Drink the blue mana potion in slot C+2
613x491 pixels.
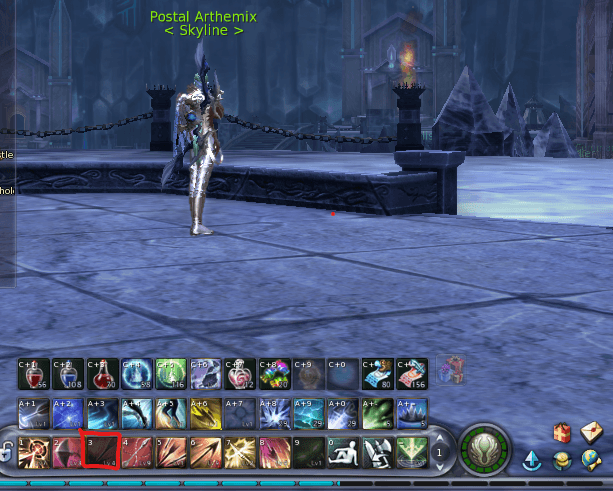coord(69,373)
